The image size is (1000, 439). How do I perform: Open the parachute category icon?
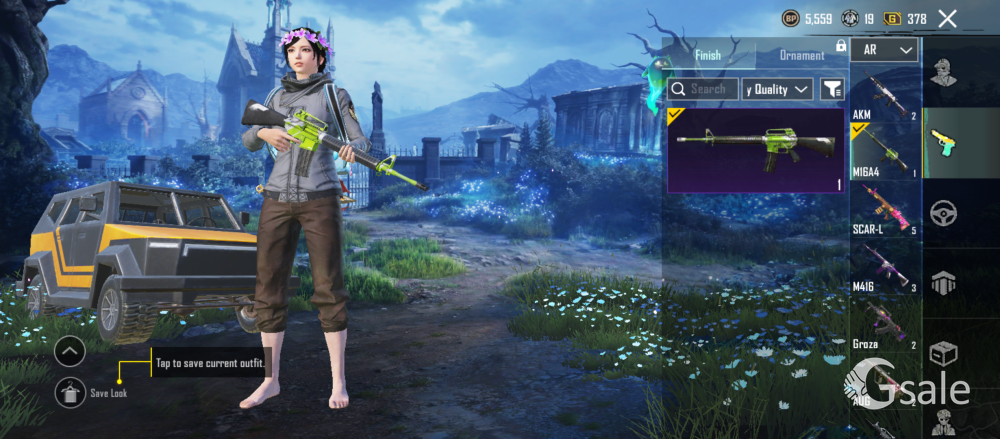tap(944, 283)
